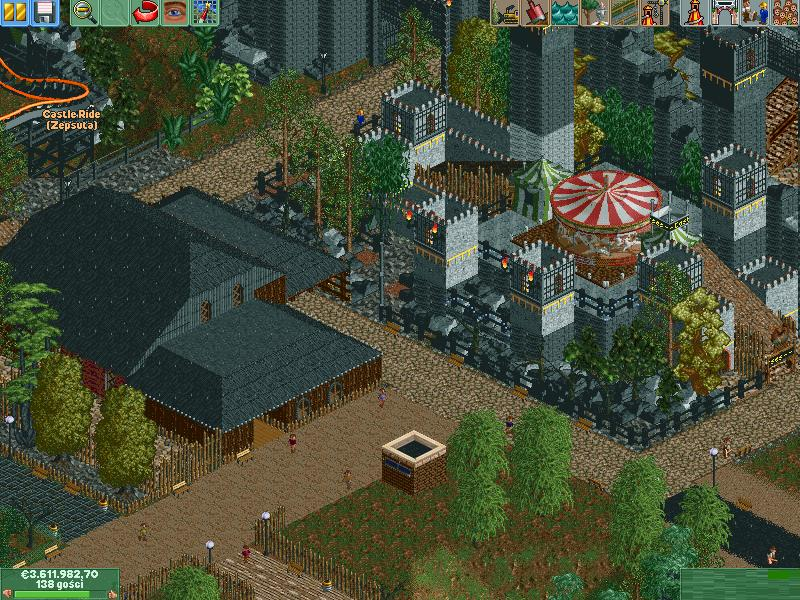Show the park map
The width and height of the screenshot is (800, 600).
(x=205, y=12)
